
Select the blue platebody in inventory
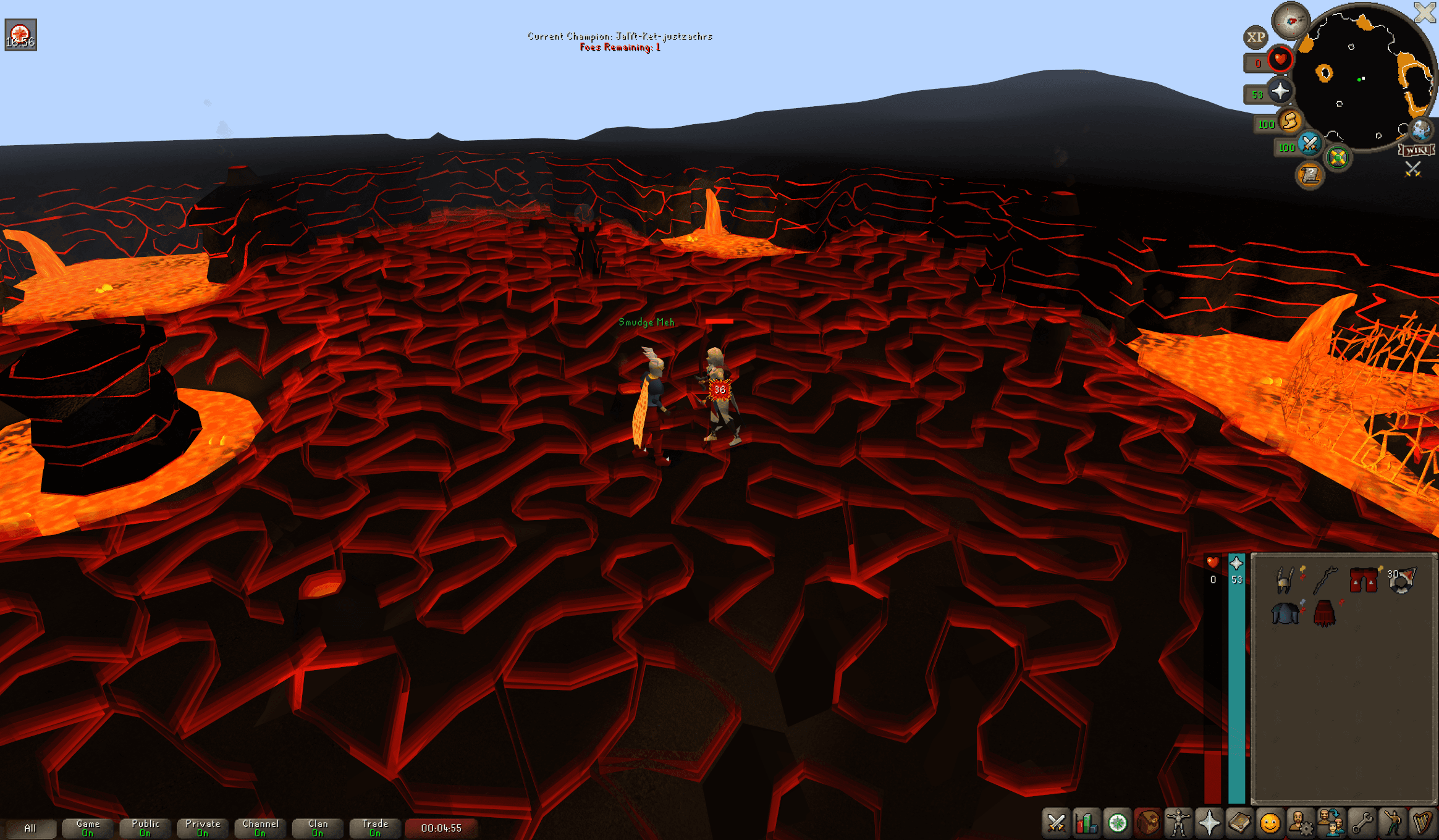[1285, 613]
